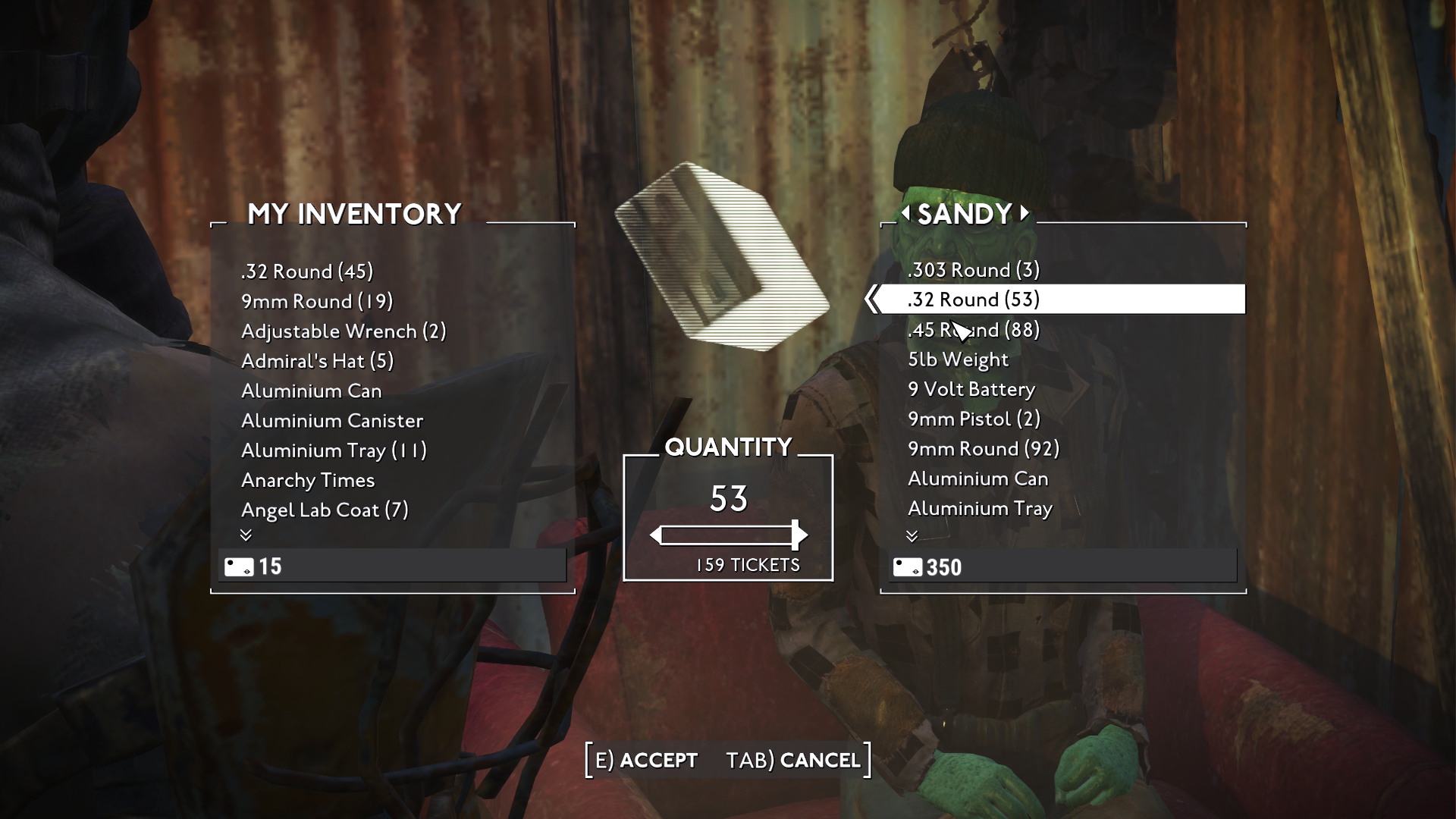Select Sandy's .303 Round
The width and height of the screenshot is (1456, 819).
point(974,270)
